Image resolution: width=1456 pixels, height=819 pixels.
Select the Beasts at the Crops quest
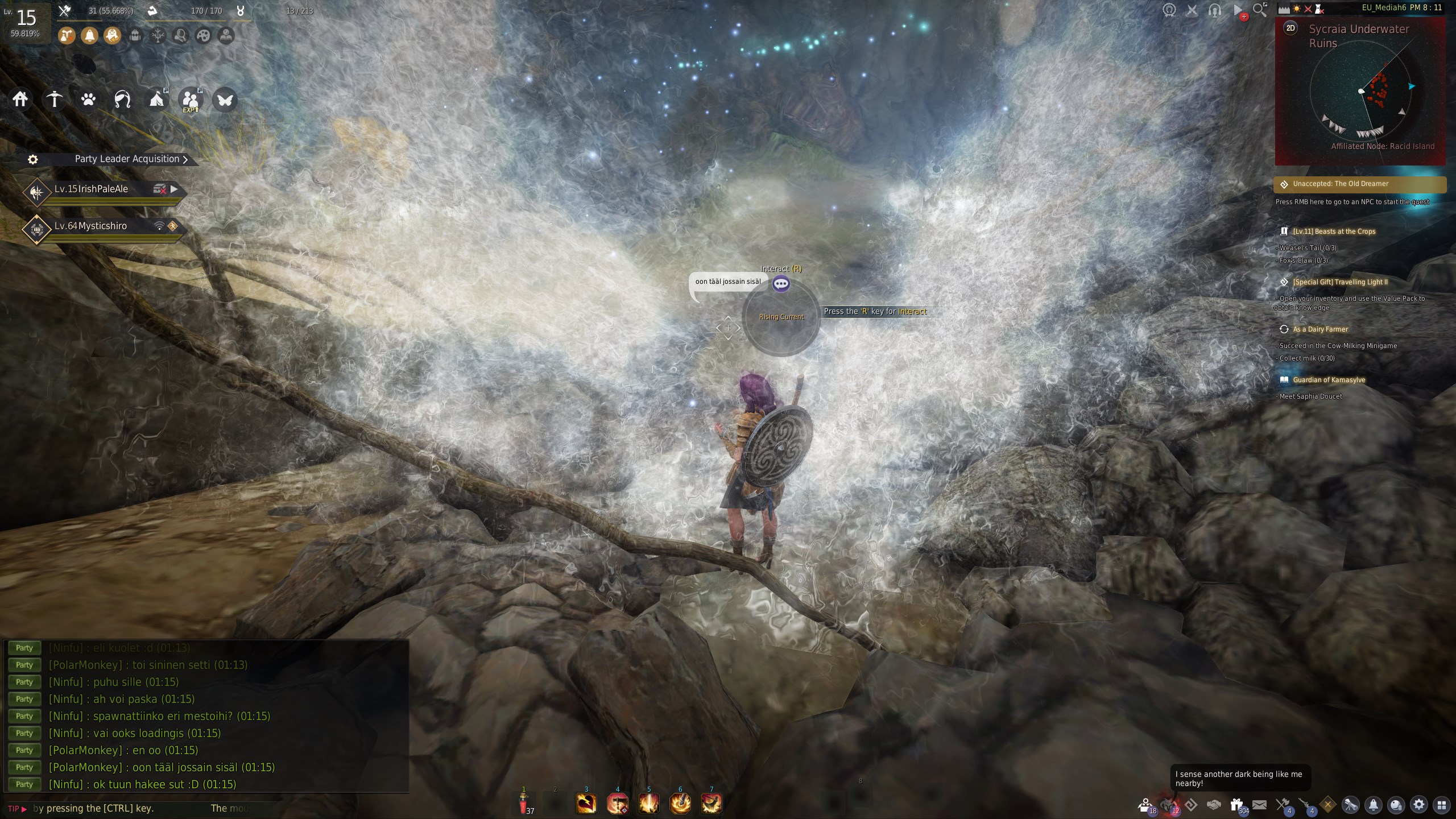pos(1334,231)
